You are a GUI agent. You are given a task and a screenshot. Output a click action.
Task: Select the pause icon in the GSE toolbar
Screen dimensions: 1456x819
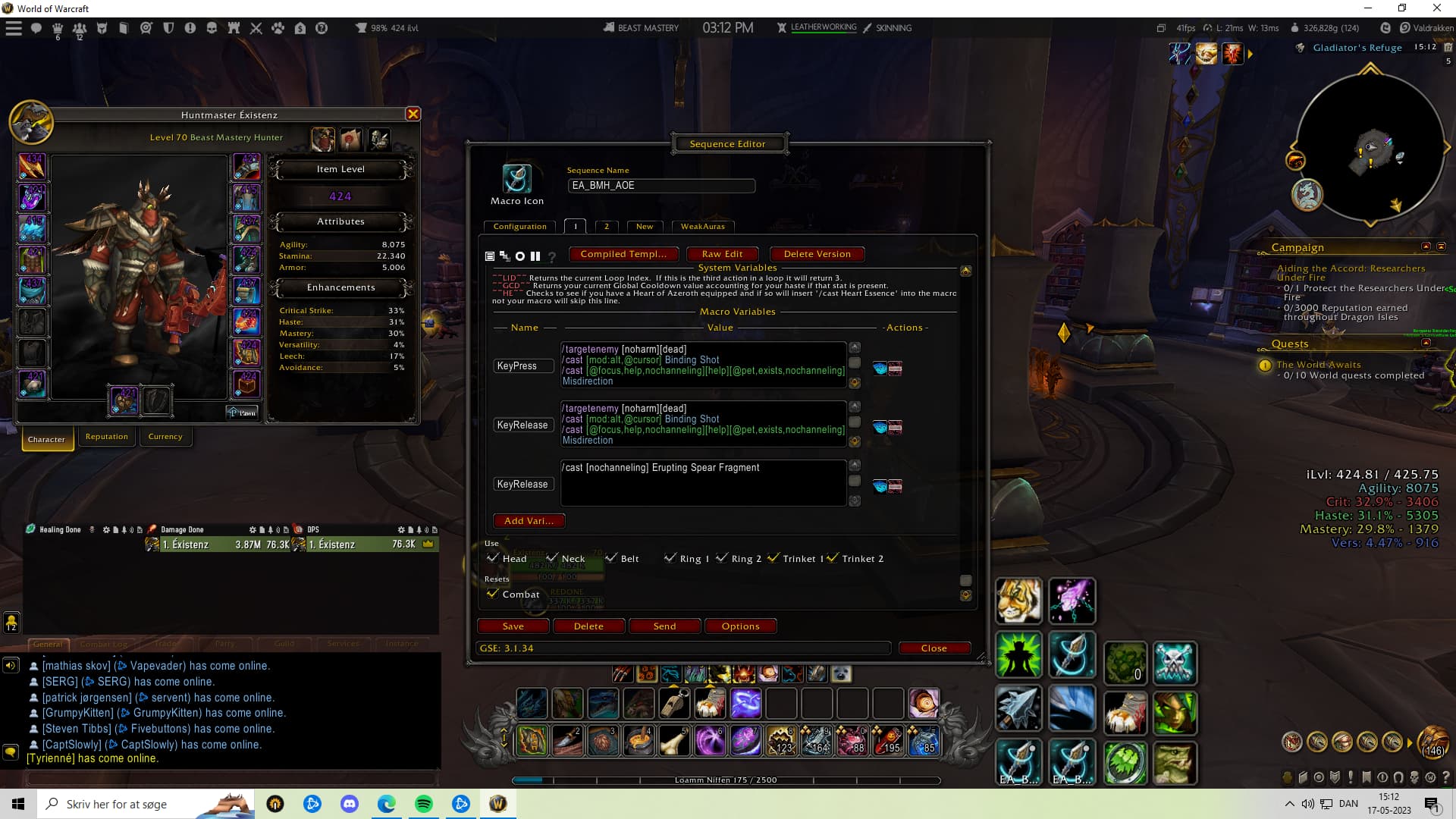coord(535,256)
